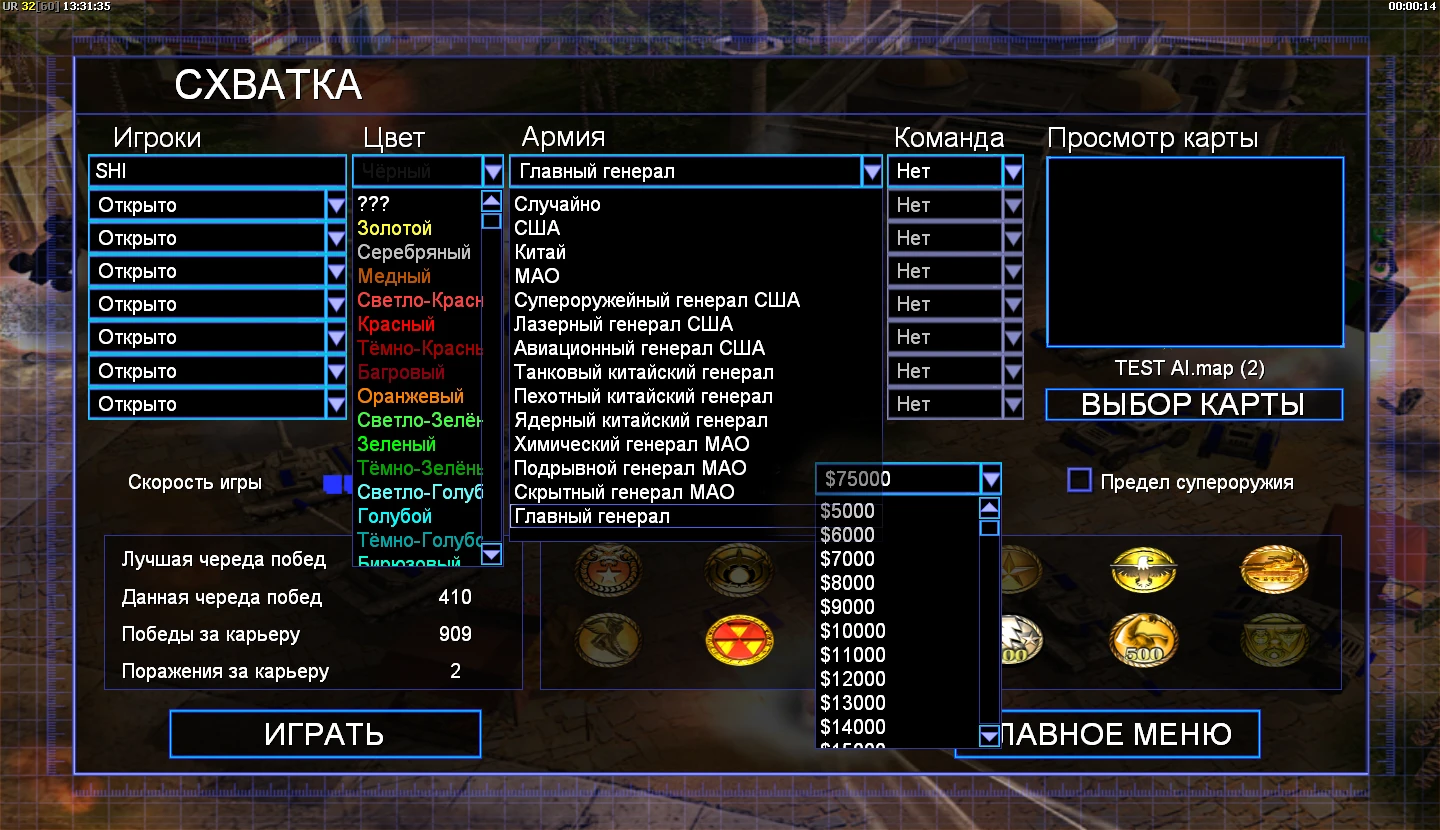Open map selection via ВЫБОР КАРТЫ
The width and height of the screenshot is (1440, 830).
coord(1193,404)
